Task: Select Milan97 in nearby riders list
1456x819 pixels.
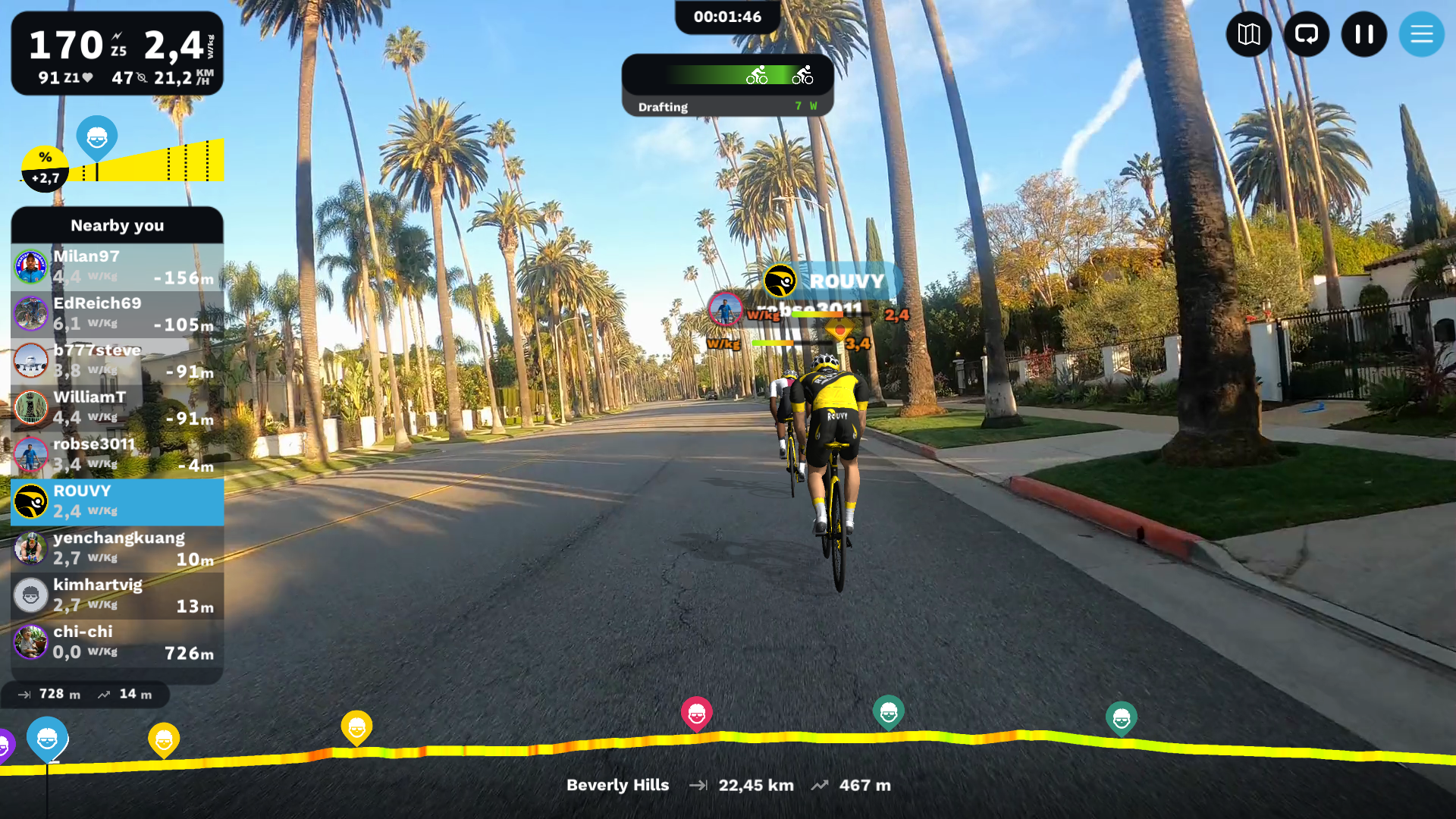Action: [x=118, y=267]
